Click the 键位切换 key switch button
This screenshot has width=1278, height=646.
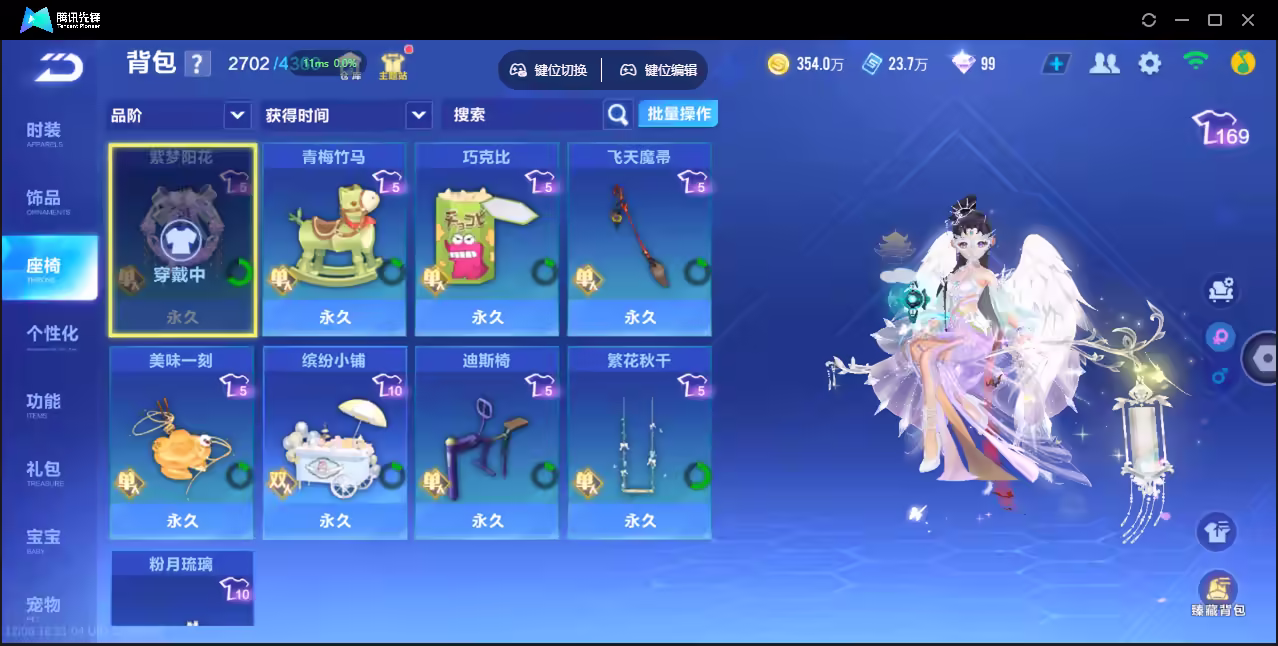click(x=549, y=70)
